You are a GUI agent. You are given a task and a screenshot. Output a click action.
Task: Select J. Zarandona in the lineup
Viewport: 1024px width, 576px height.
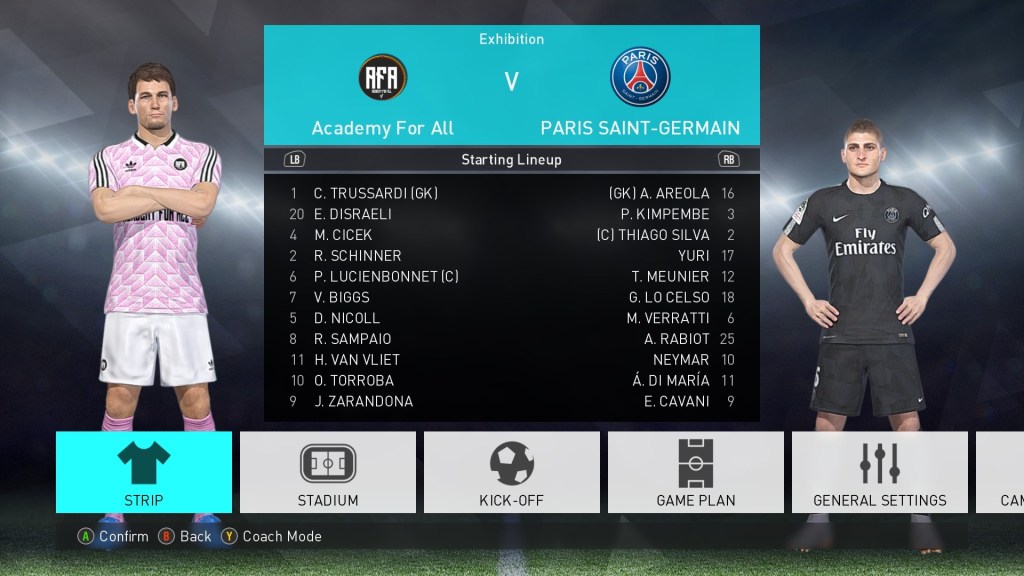[363, 402]
